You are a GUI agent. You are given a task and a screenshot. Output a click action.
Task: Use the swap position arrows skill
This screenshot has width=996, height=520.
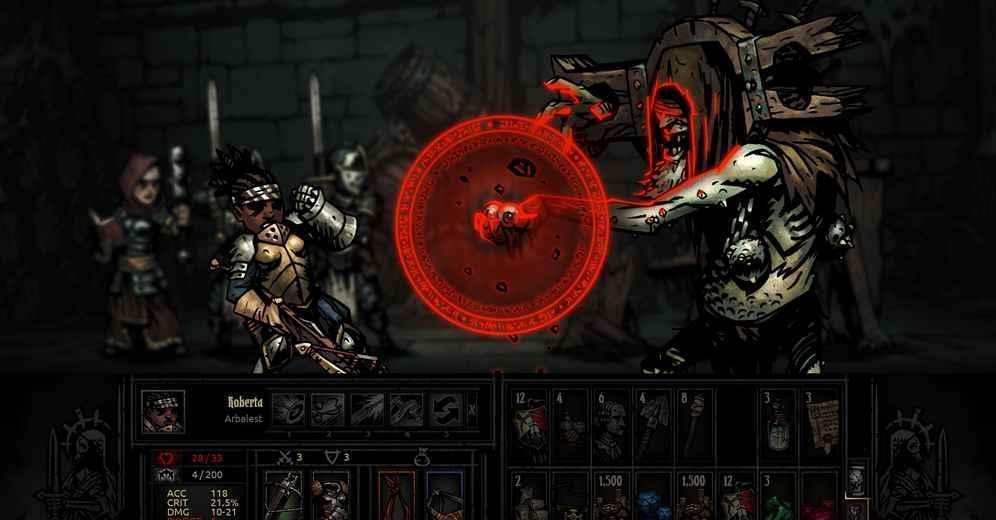445,409
